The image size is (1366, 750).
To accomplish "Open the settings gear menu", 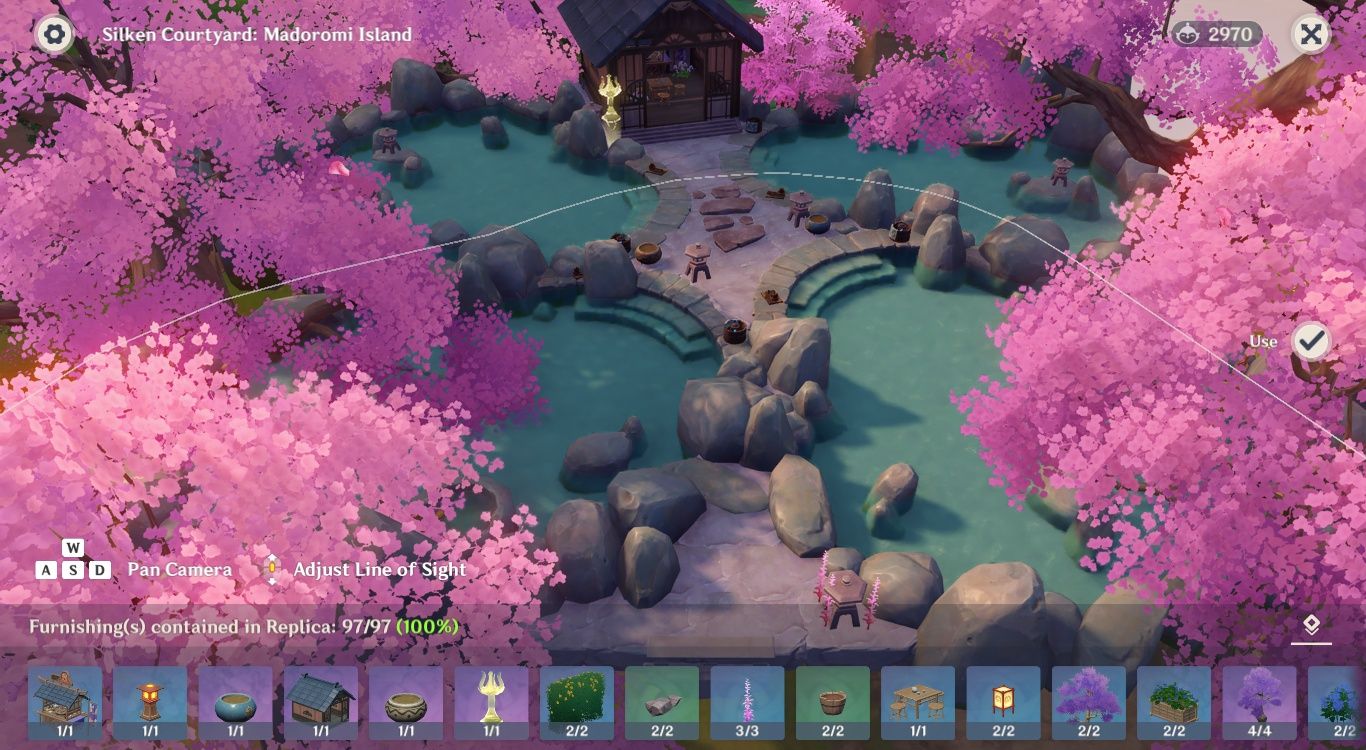I will pyautogui.click(x=53, y=33).
